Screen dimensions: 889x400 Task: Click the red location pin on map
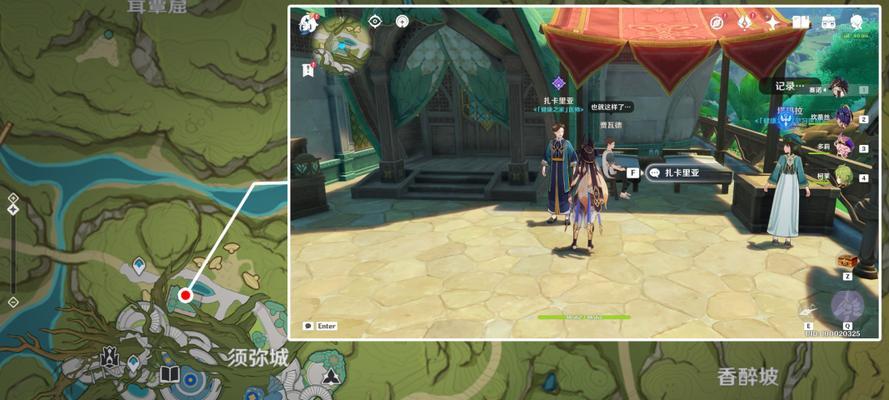pyautogui.click(x=185, y=295)
